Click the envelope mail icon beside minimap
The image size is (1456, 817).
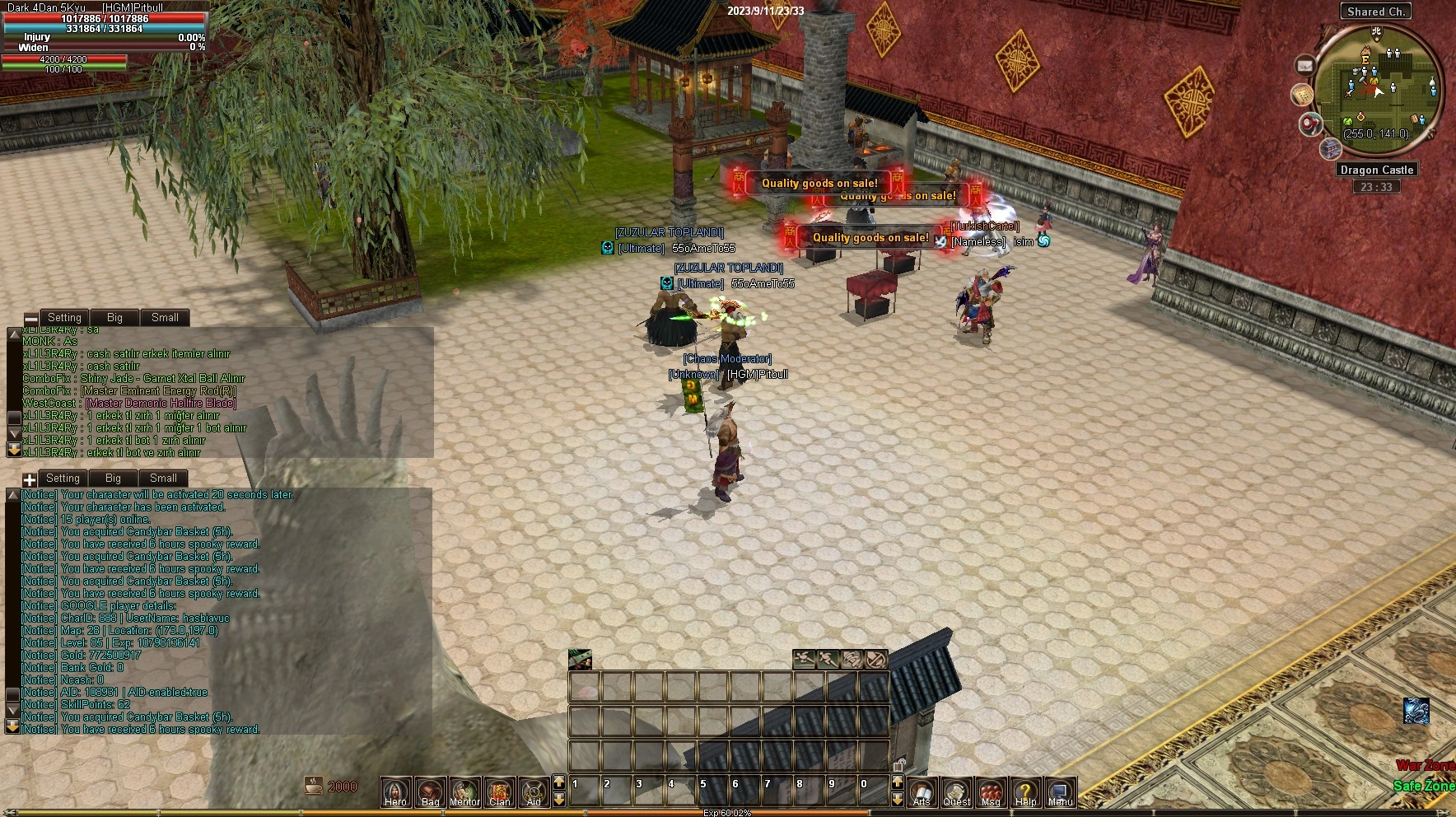pos(1305,65)
